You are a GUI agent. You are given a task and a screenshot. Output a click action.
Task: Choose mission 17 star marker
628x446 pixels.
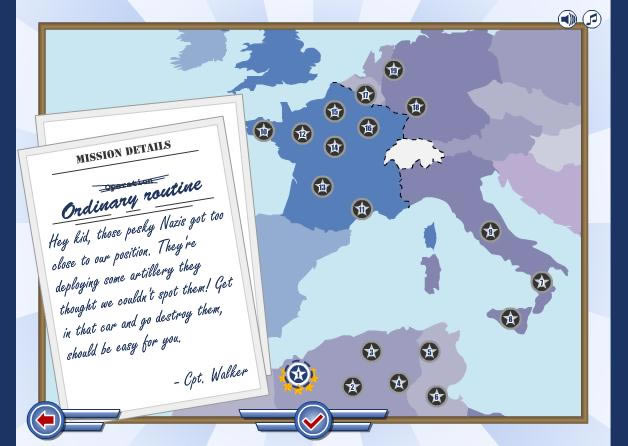365,95
